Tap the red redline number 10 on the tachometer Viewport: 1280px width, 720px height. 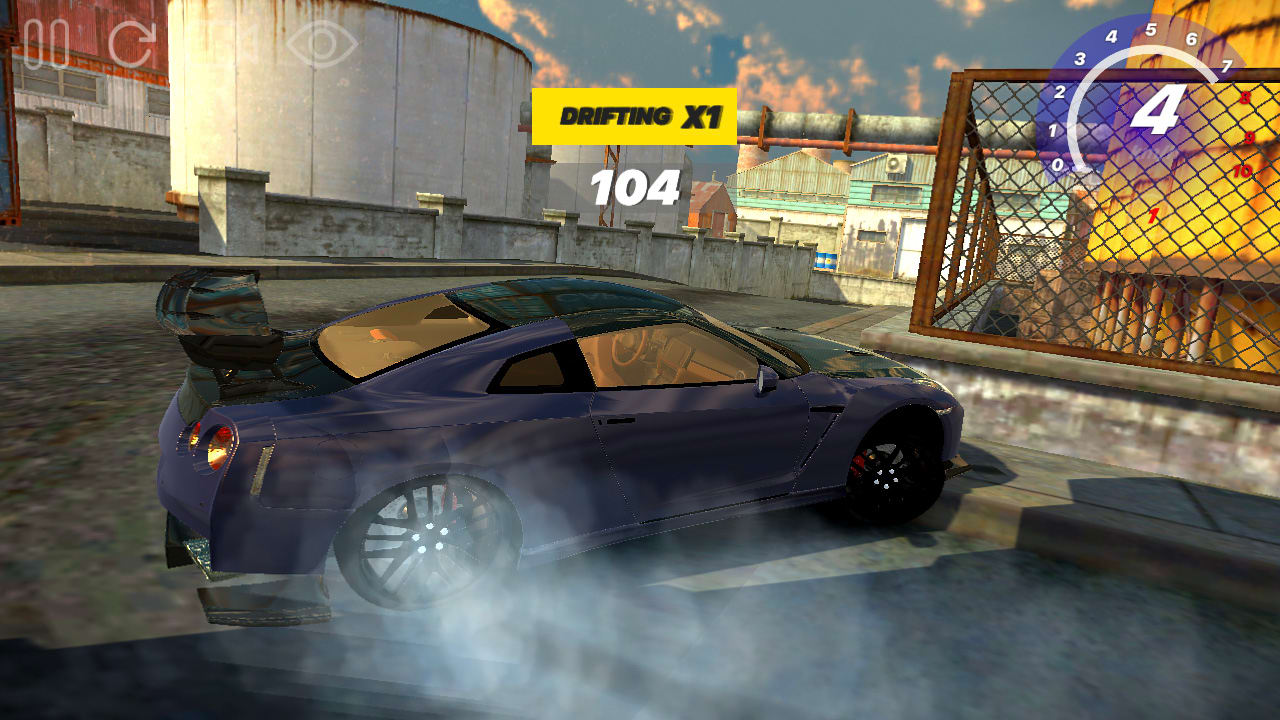coord(1245,171)
